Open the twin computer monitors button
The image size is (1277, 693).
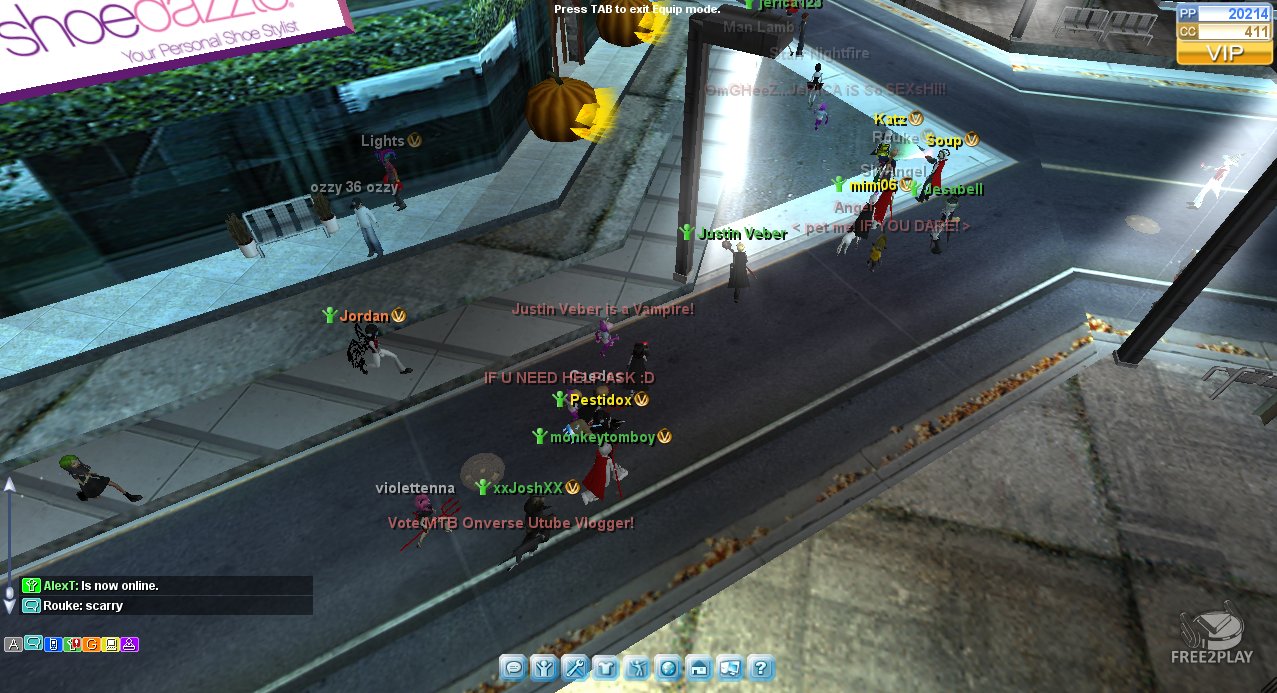(x=730, y=668)
